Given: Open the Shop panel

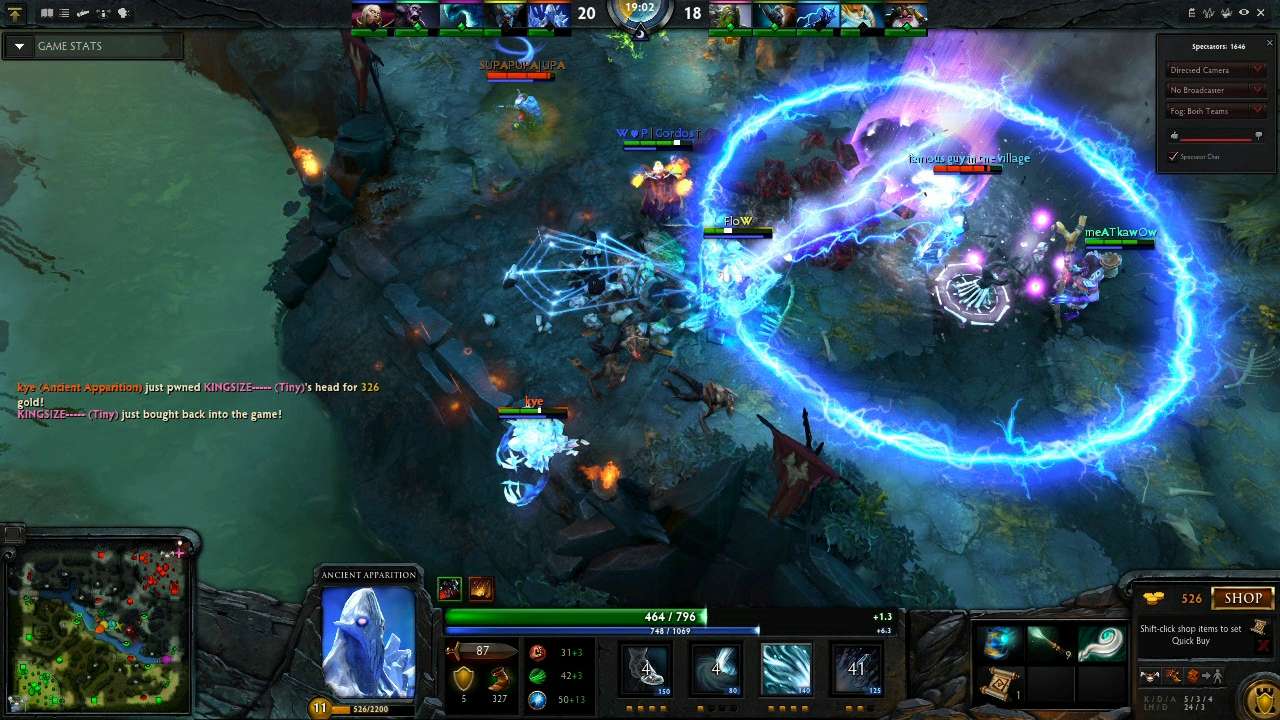Looking at the screenshot, I should pos(1243,598).
